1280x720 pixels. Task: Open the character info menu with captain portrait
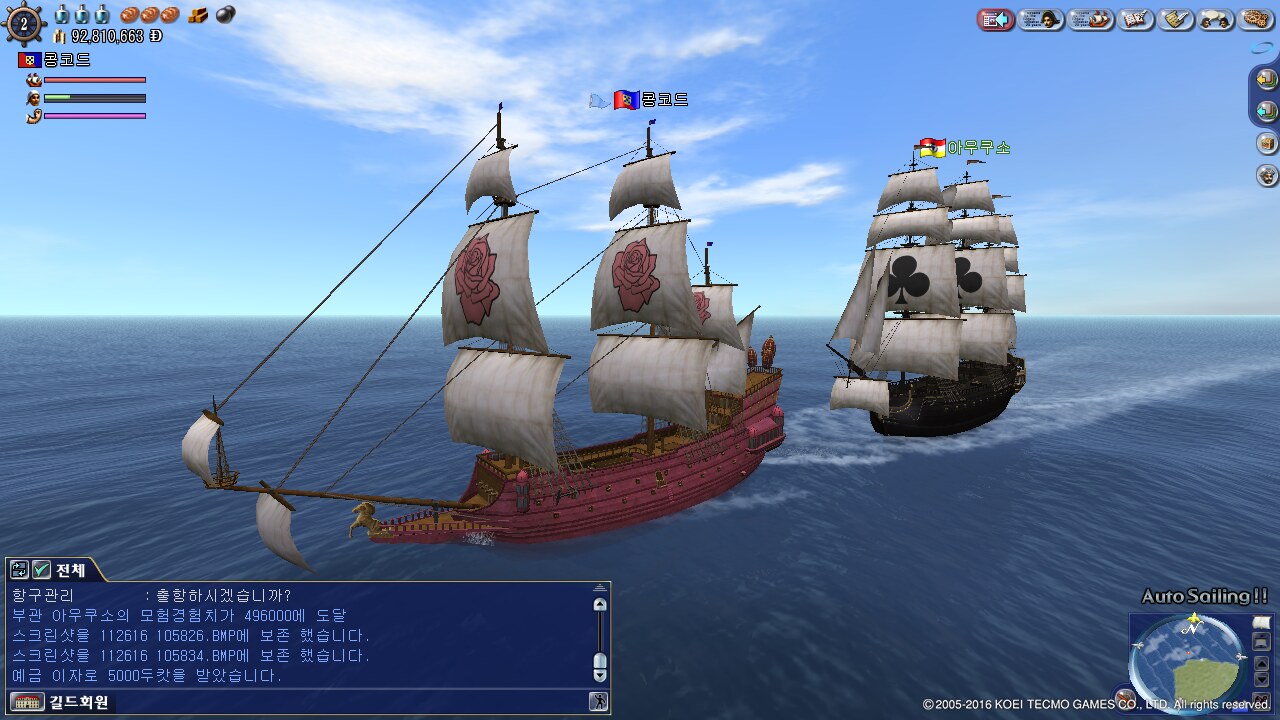point(1041,19)
